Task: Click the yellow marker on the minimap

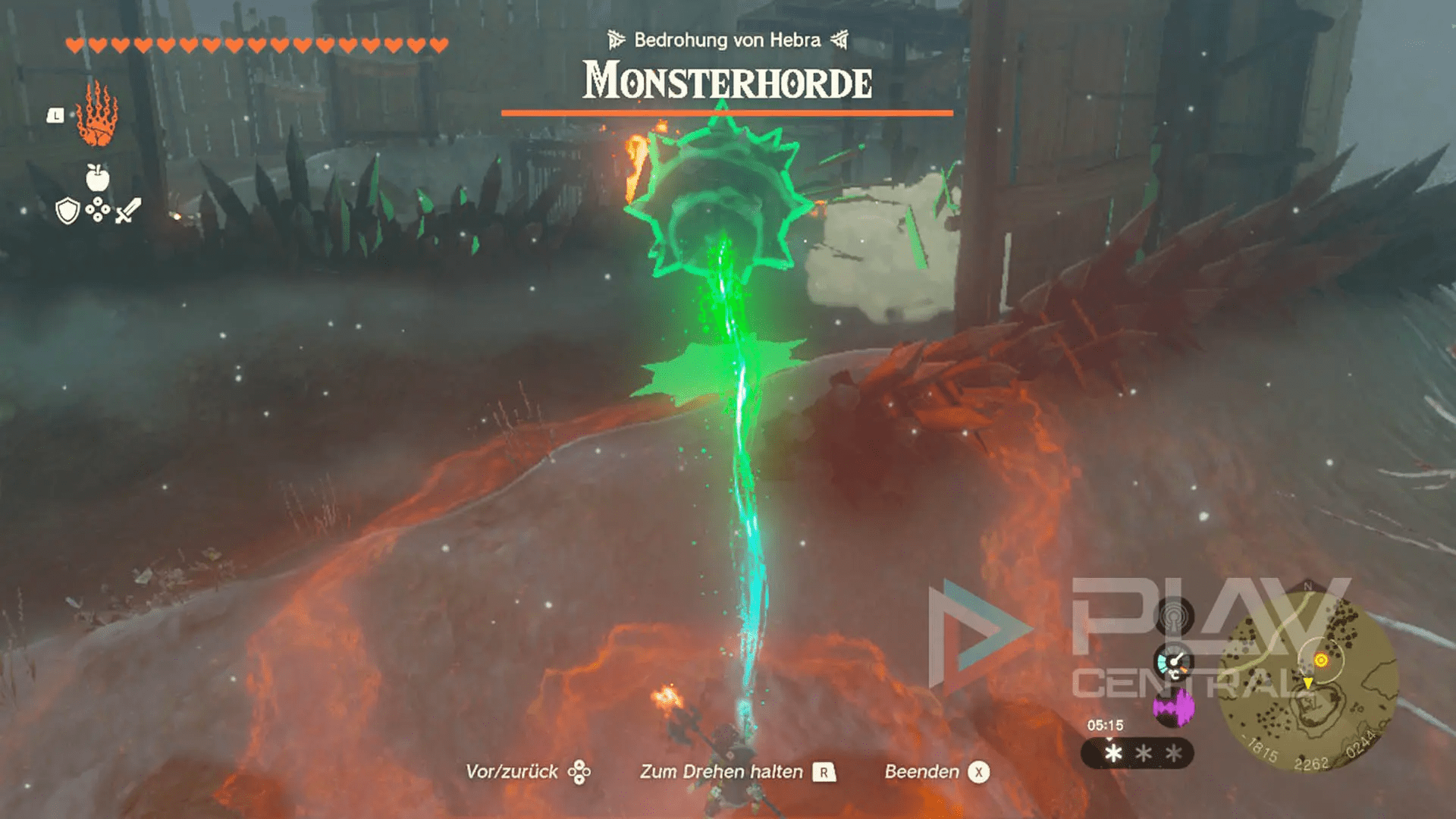Action: tap(1321, 661)
